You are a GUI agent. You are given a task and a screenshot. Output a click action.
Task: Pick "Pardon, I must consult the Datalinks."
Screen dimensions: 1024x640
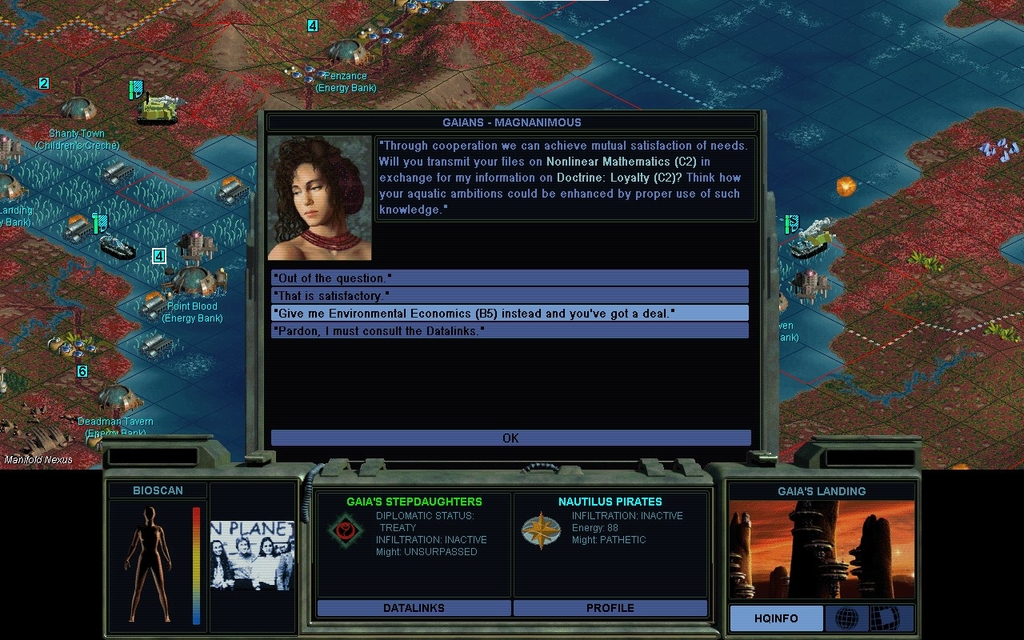509,330
